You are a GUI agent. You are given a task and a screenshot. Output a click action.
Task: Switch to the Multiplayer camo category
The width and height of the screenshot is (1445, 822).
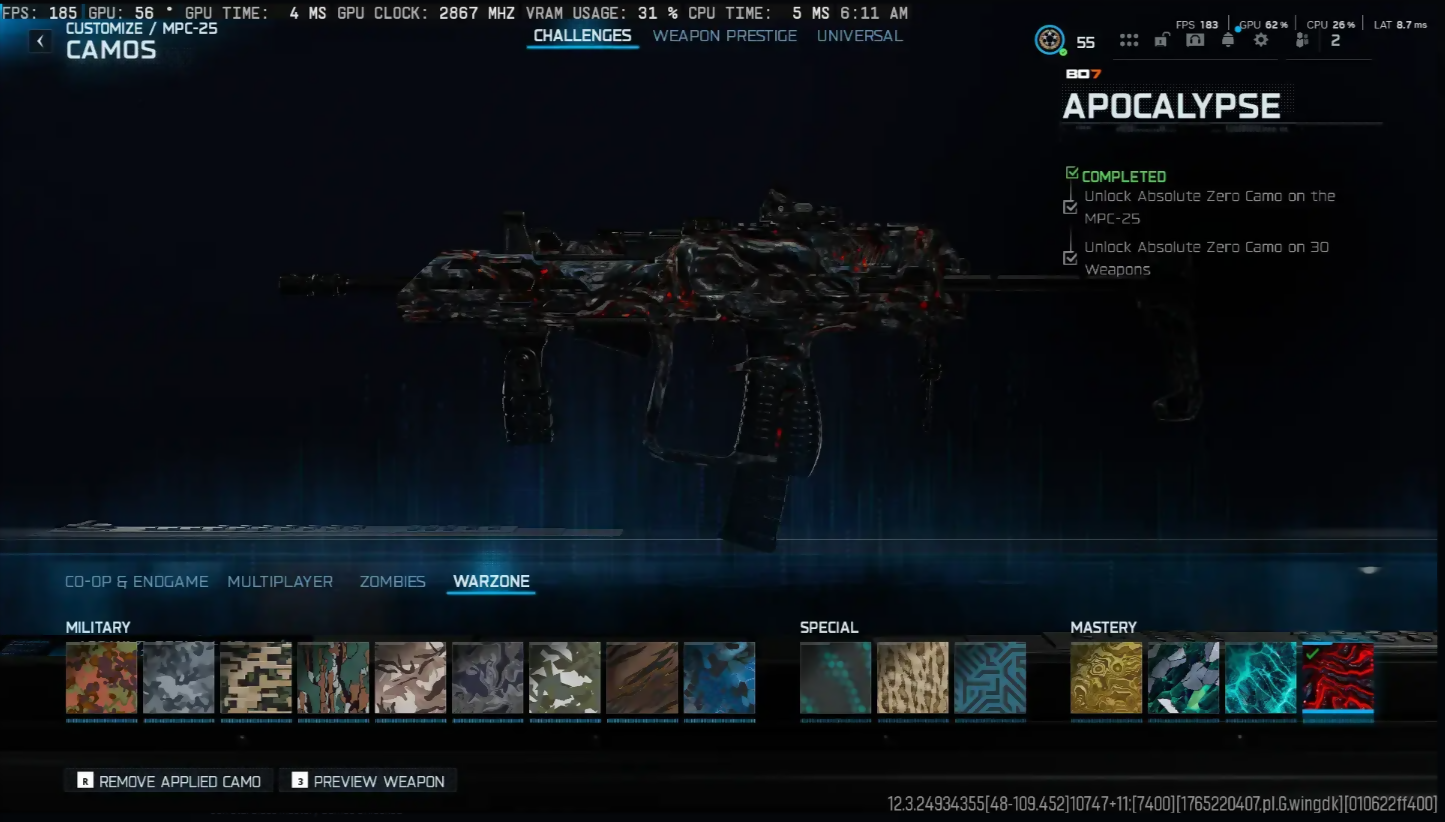(280, 581)
